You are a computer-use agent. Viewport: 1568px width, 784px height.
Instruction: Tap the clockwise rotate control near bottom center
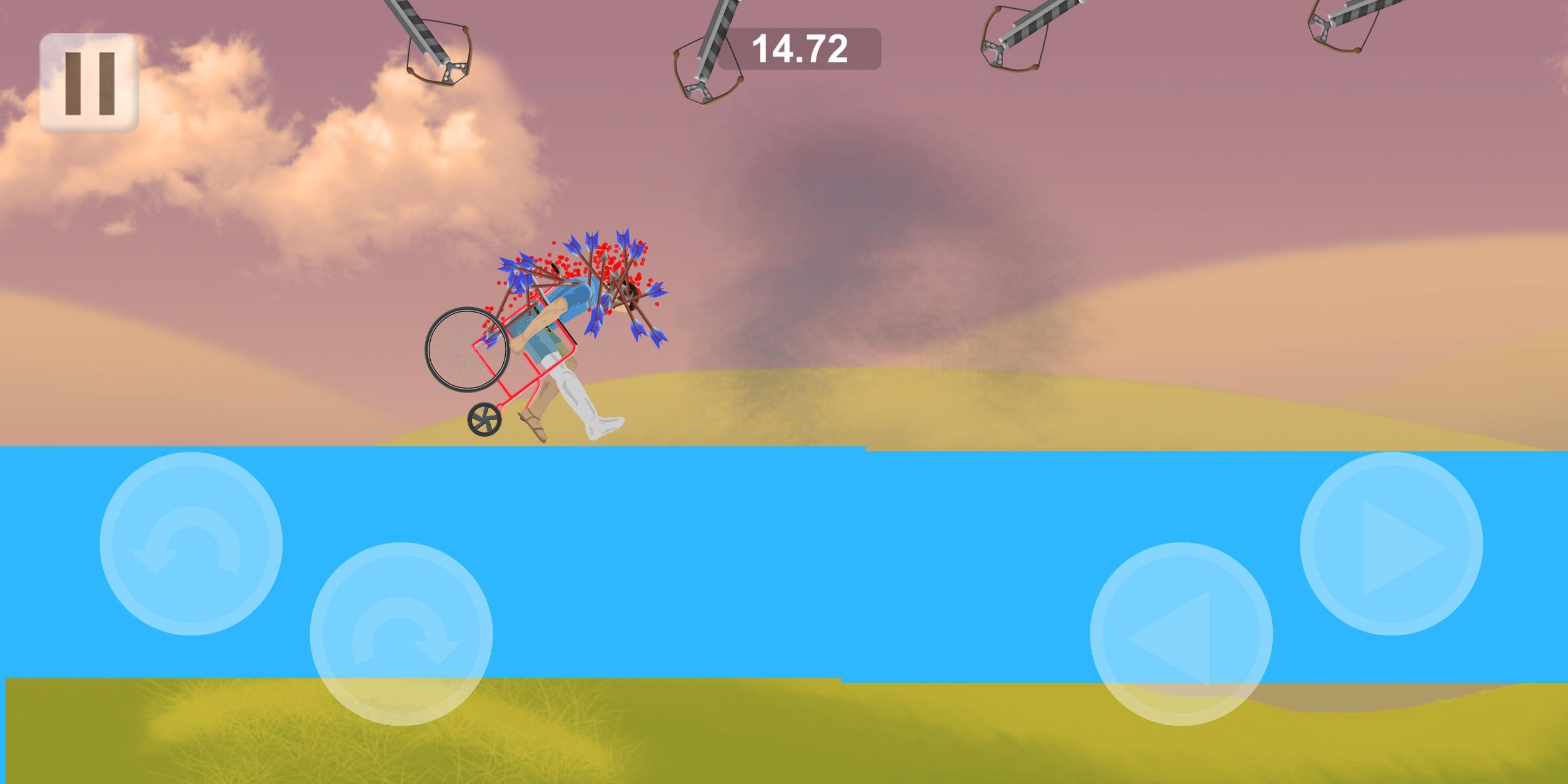coord(403,633)
